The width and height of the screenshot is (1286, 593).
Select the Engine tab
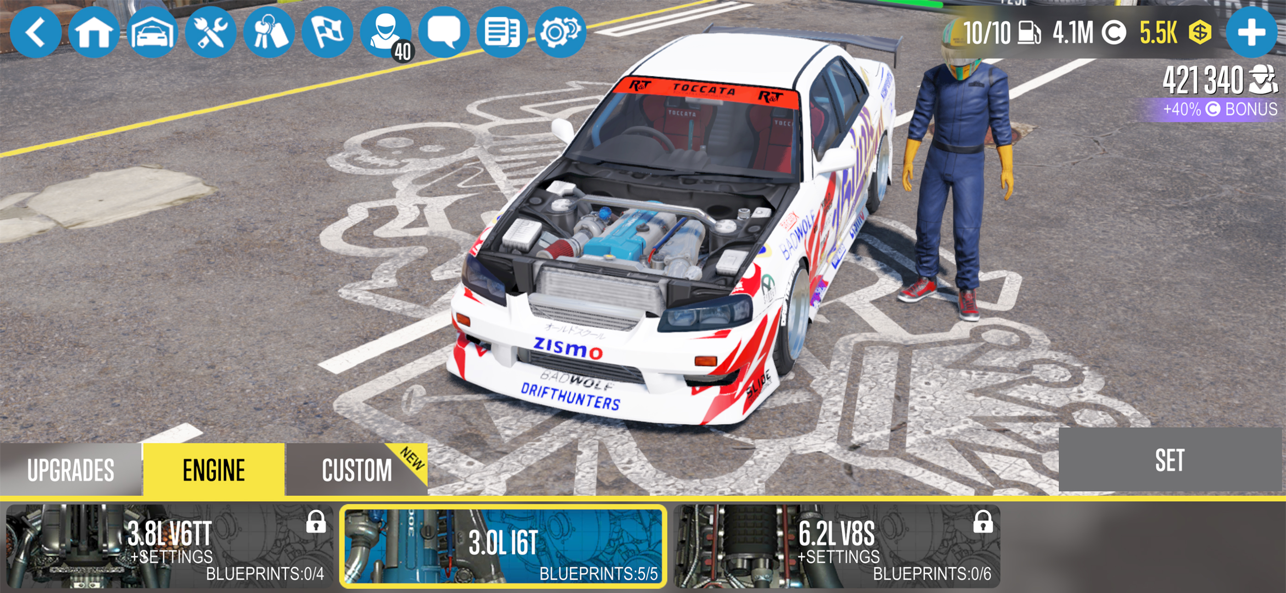[214, 470]
